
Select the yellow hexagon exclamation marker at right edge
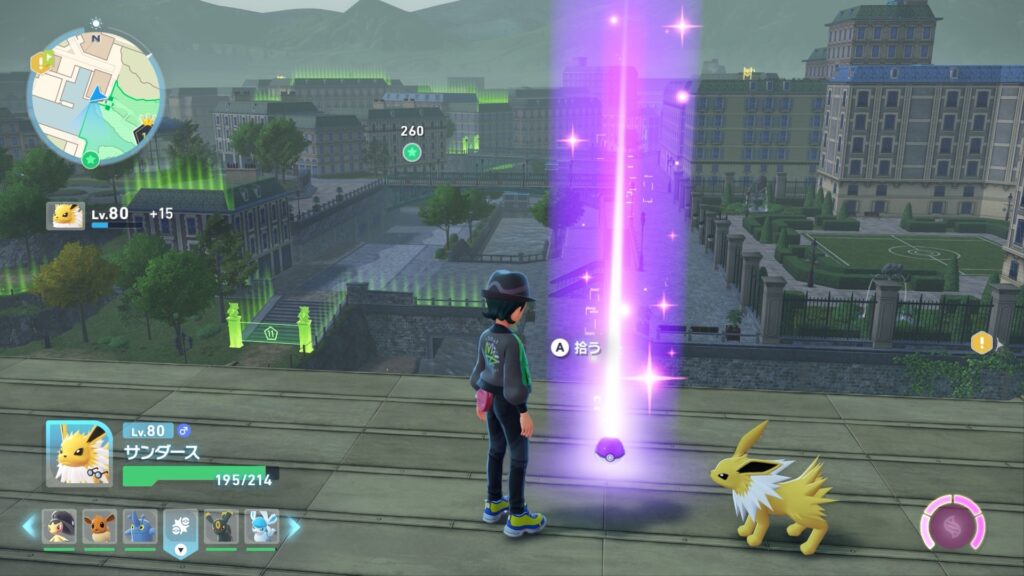tap(980, 344)
